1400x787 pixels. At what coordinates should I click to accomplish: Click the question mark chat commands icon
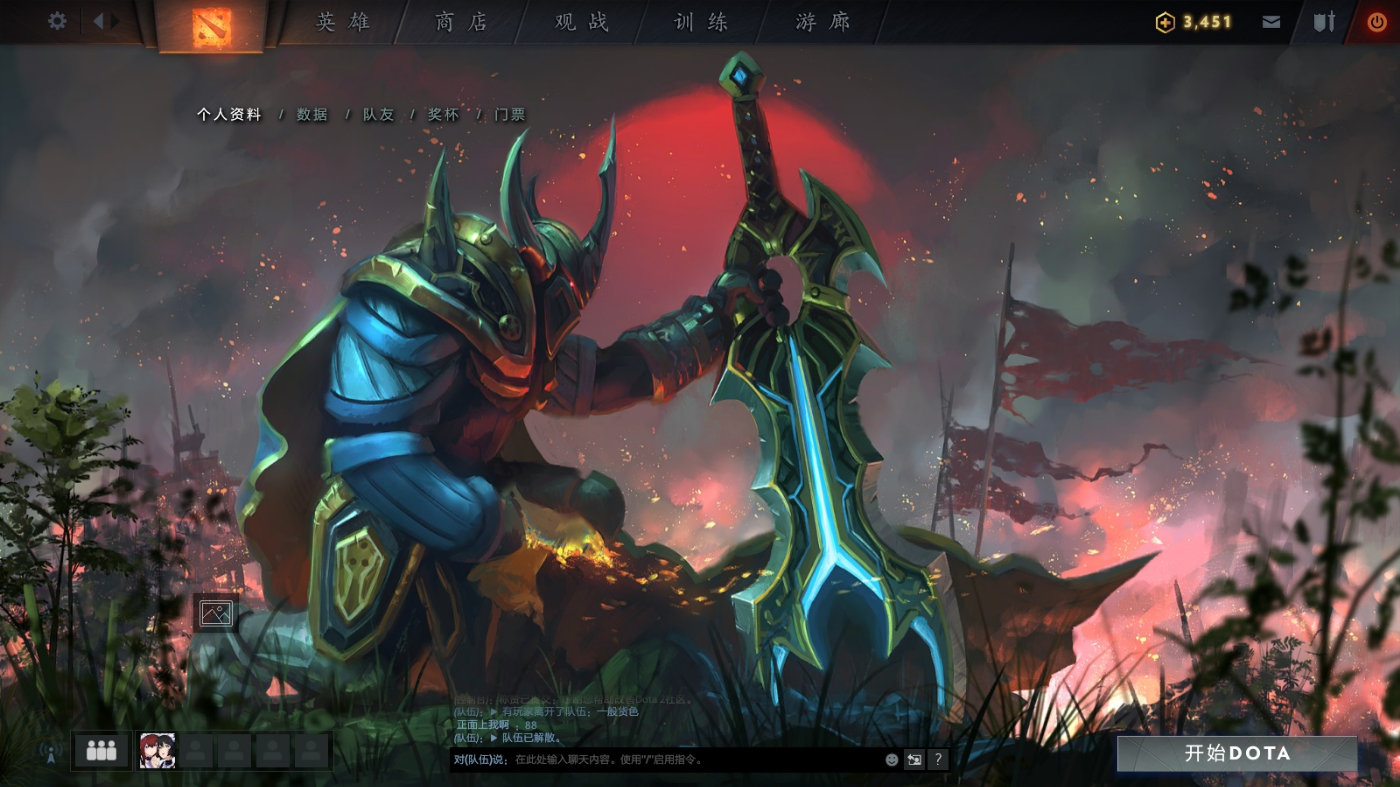938,760
